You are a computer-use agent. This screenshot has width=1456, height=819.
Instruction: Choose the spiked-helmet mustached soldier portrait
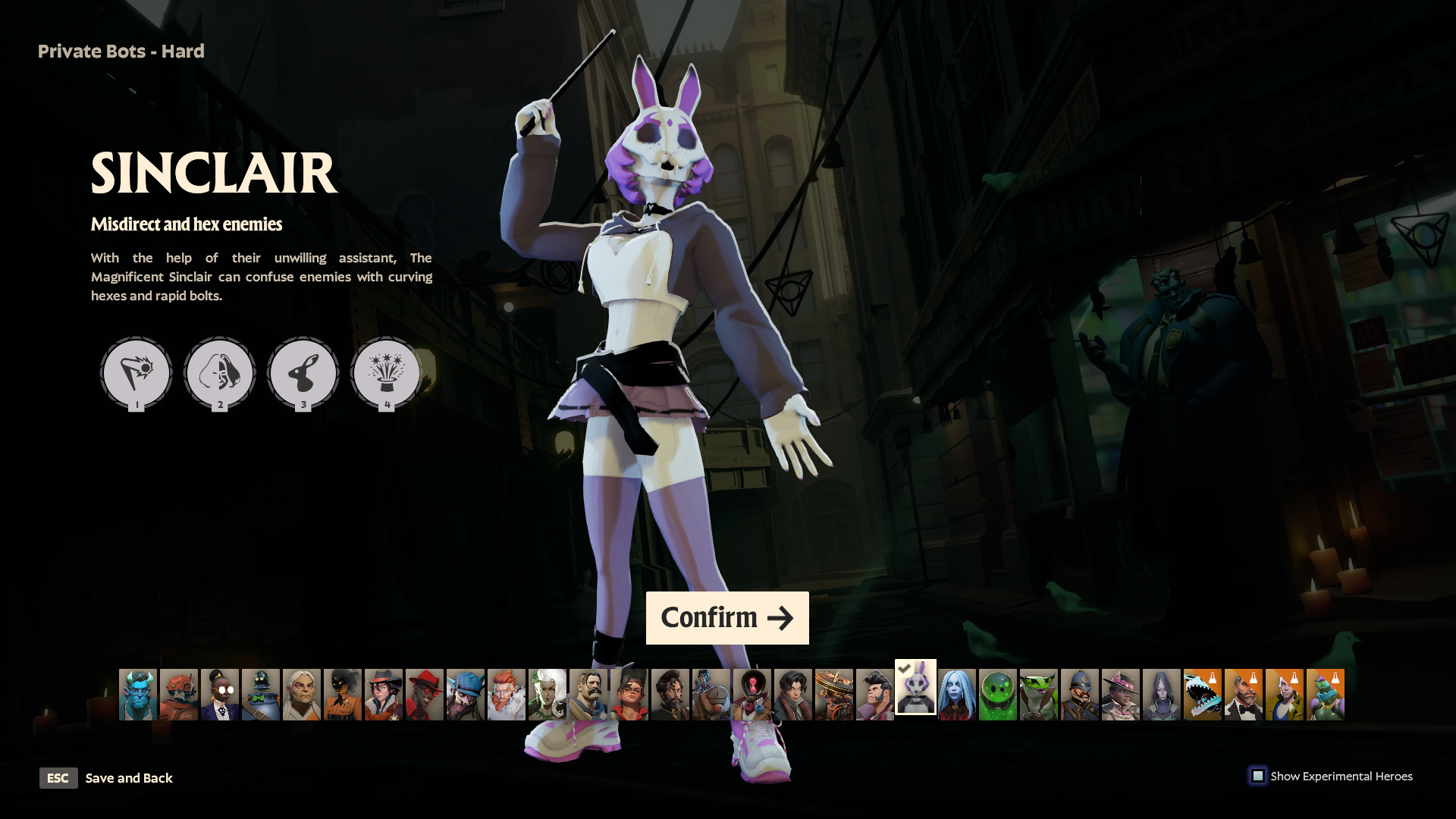click(x=1080, y=695)
